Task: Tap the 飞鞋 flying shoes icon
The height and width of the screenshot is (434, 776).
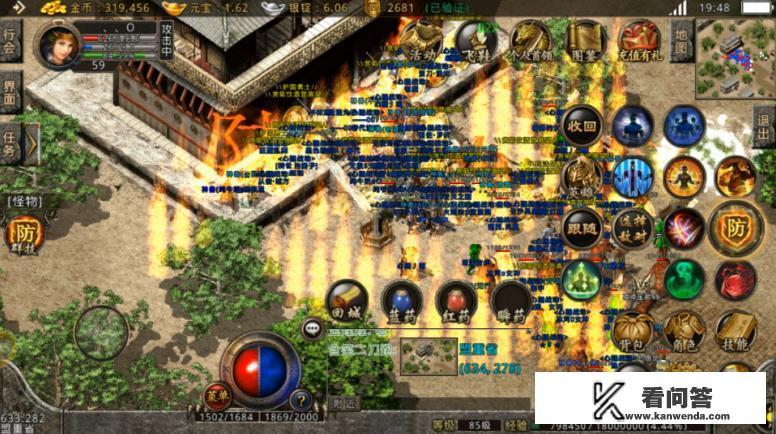Action: click(x=475, y=42)
